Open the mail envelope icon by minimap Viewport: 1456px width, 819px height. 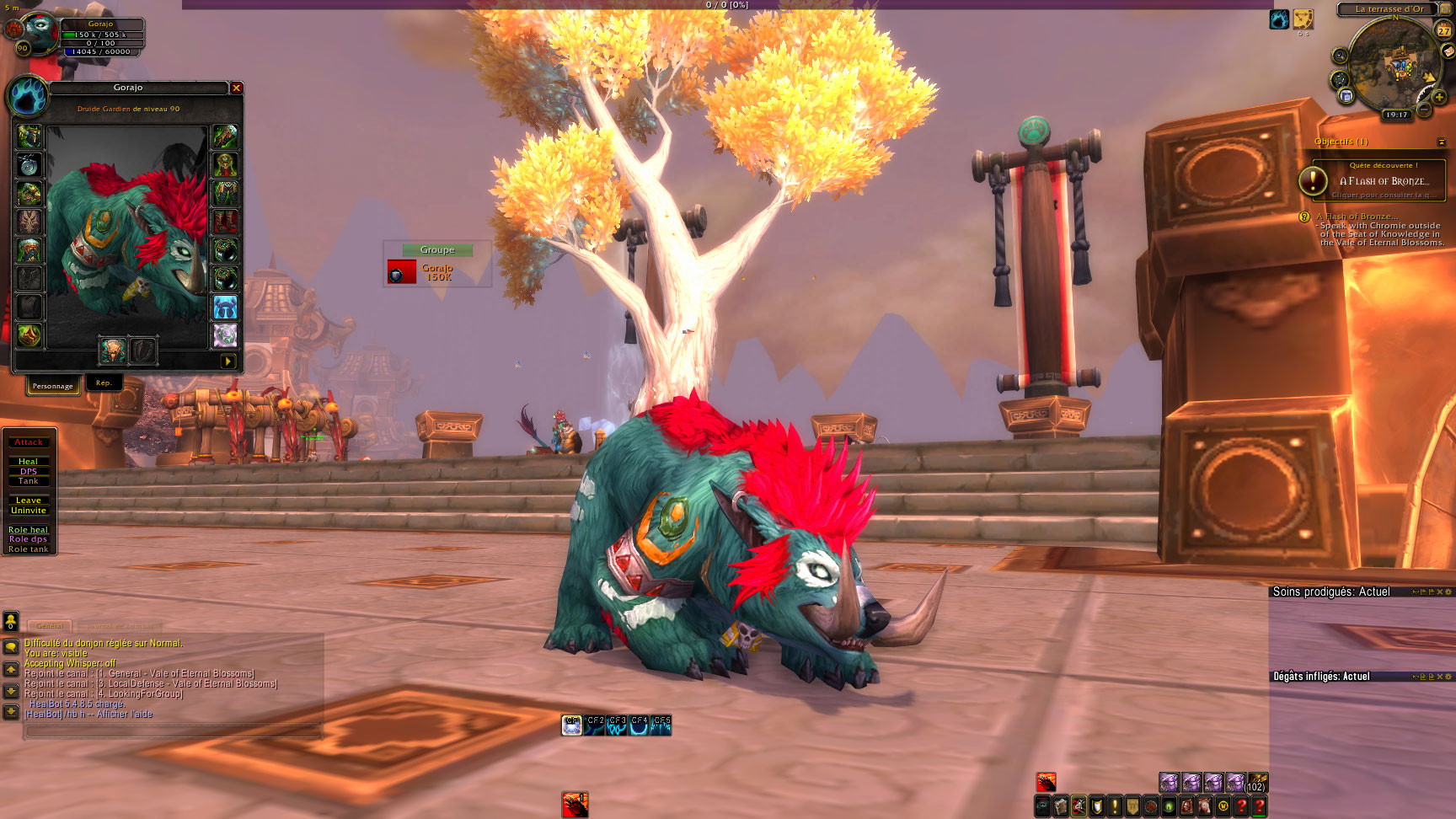(x=1448, y=51)
